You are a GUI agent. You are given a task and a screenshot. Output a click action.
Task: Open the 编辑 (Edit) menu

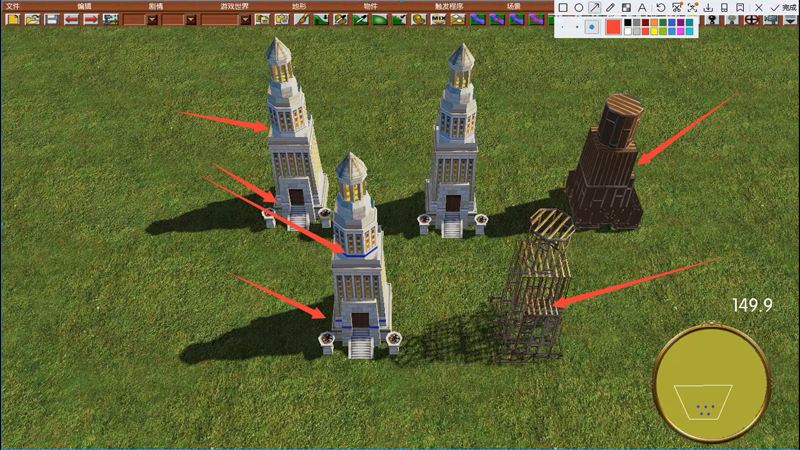click(85, 6)
